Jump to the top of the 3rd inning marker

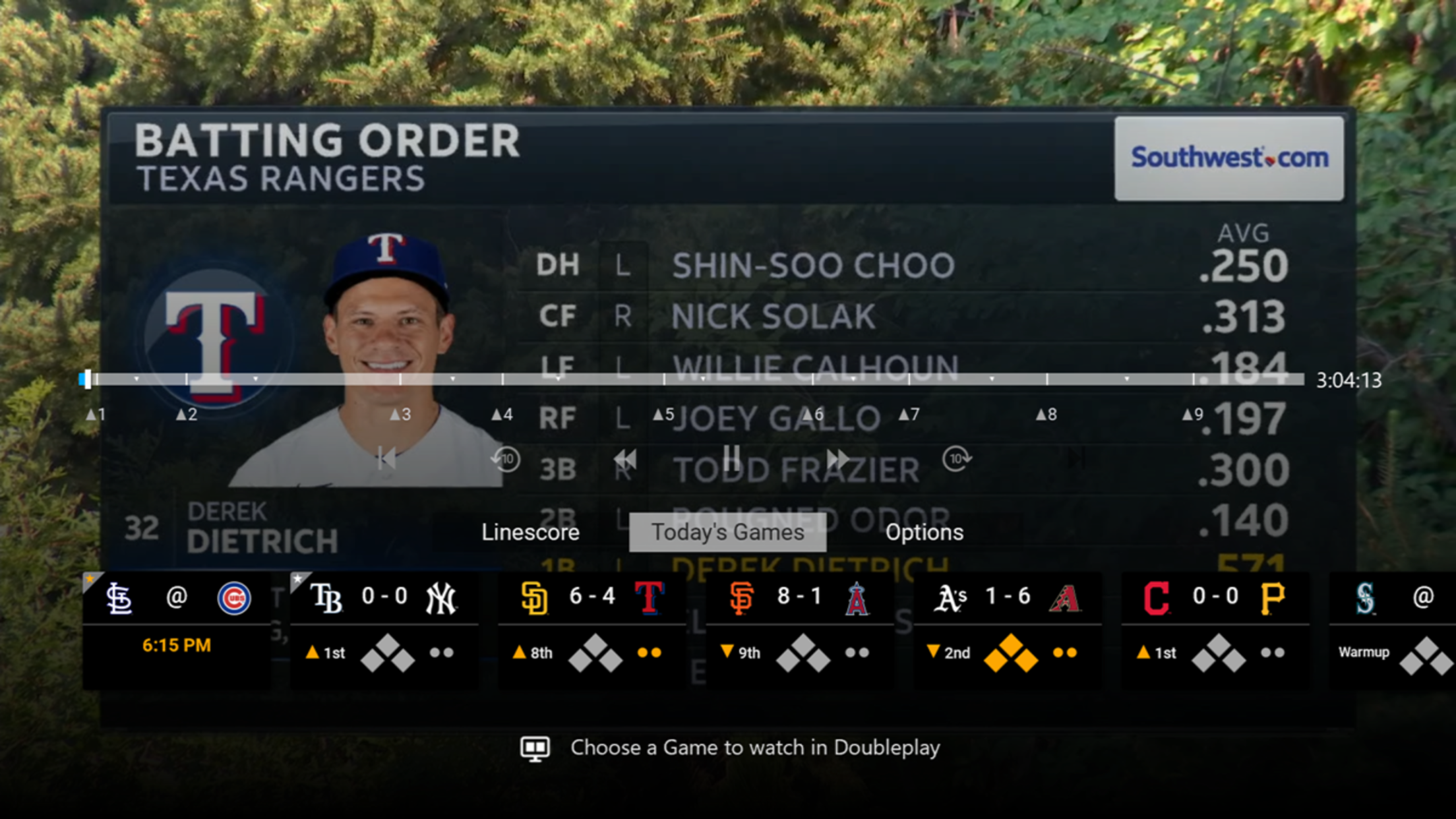tap(400, 414)
